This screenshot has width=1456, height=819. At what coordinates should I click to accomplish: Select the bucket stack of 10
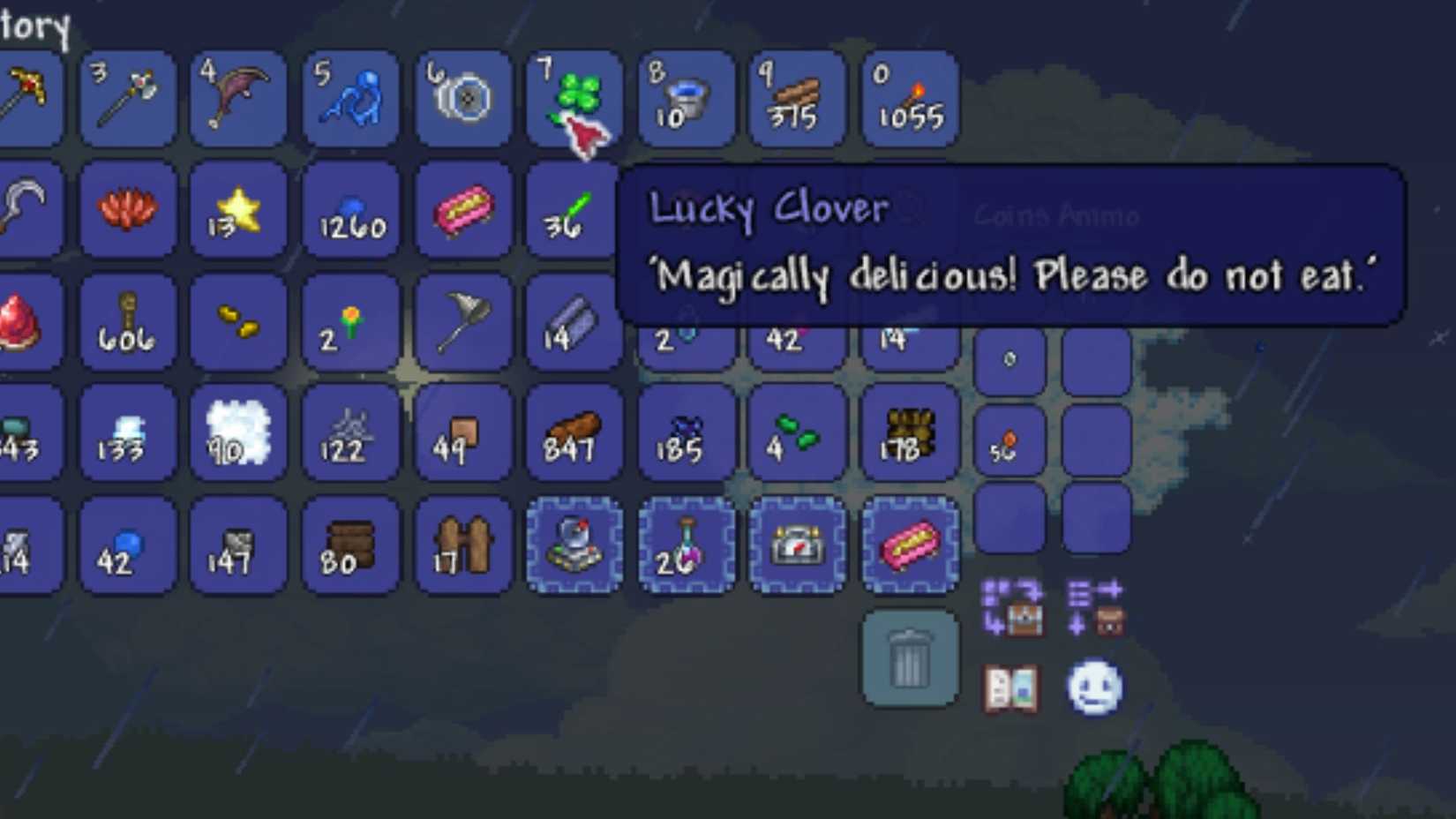(x=687, y=97)
